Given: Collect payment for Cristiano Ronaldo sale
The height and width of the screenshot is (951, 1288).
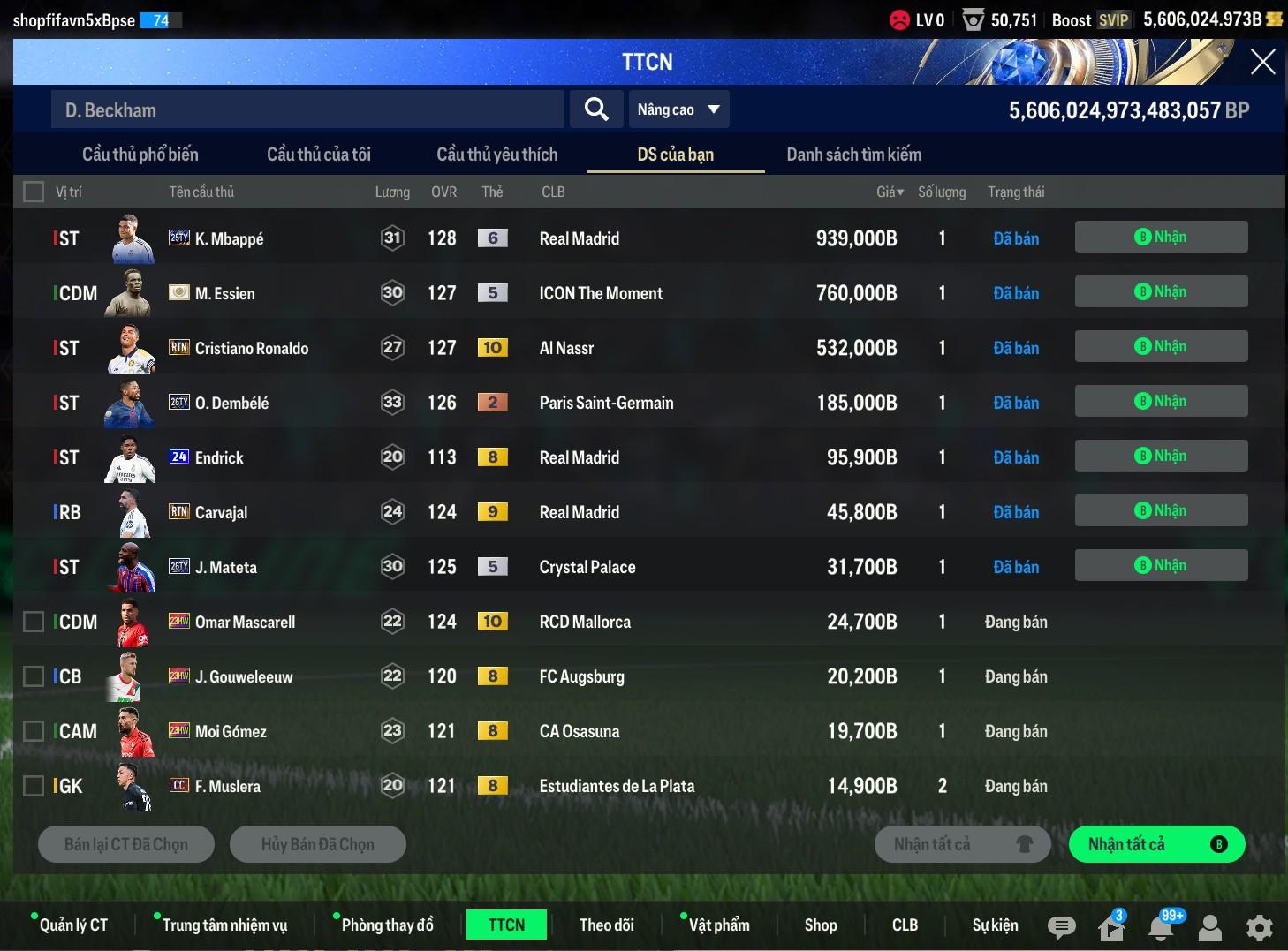Looking at the screenshot, I should click(x=1160, y=346).
